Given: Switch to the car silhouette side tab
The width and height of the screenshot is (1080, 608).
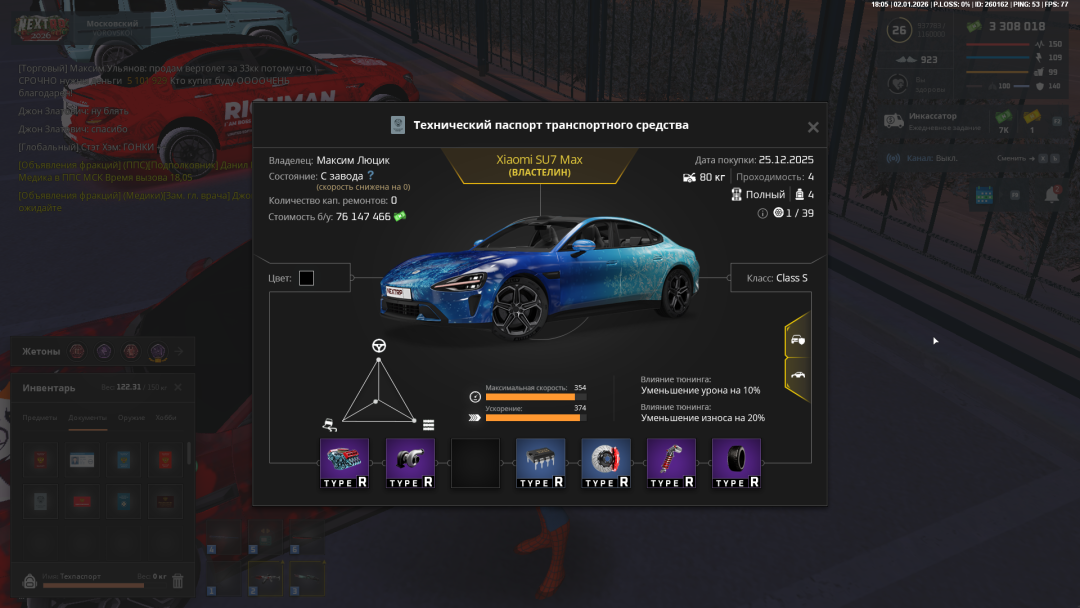Looking at the screenshot, I should pyautogui.click(x=797, y=375).
